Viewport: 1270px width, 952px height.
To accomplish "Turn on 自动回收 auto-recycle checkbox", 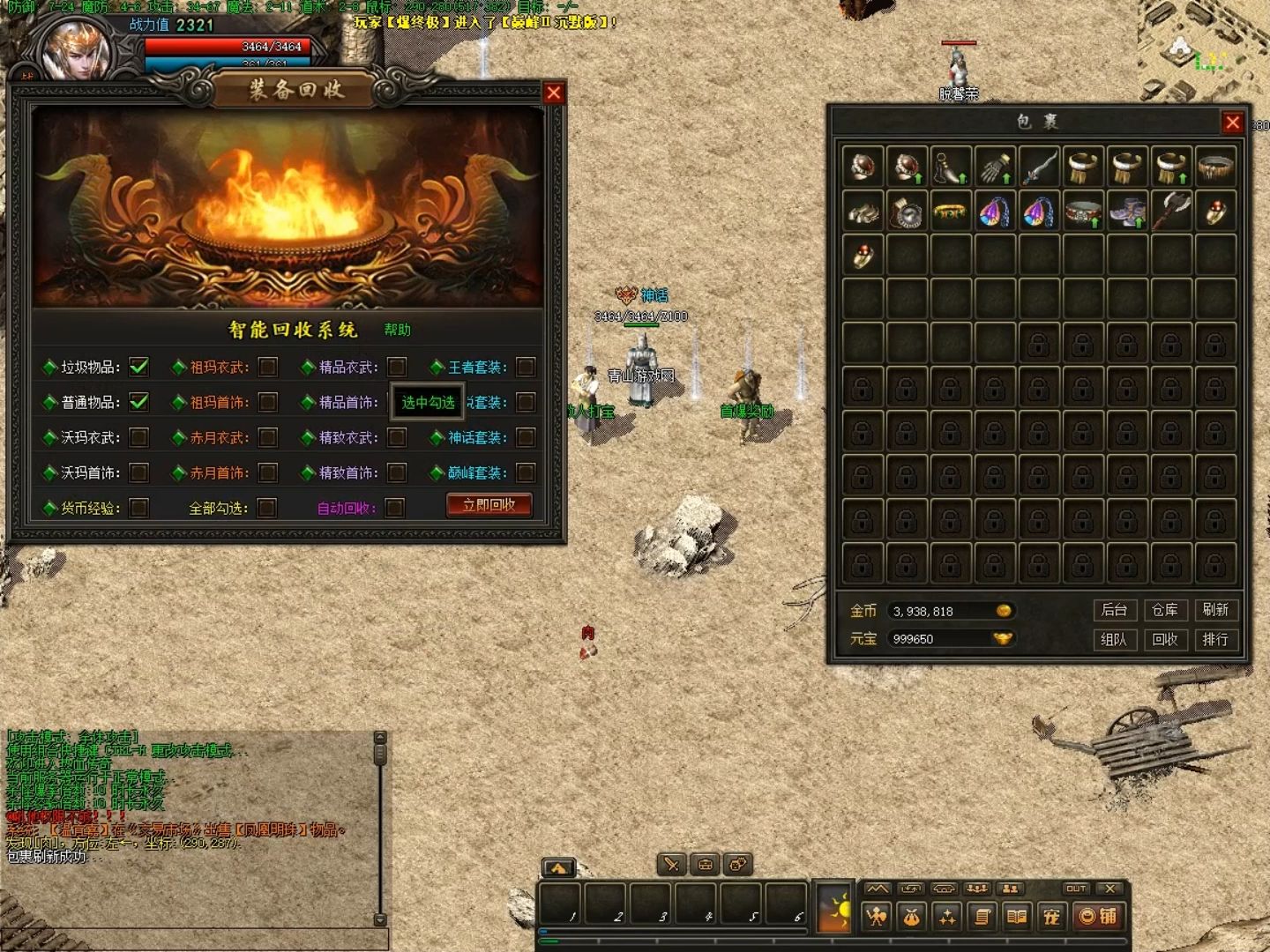I will point(395,508).
